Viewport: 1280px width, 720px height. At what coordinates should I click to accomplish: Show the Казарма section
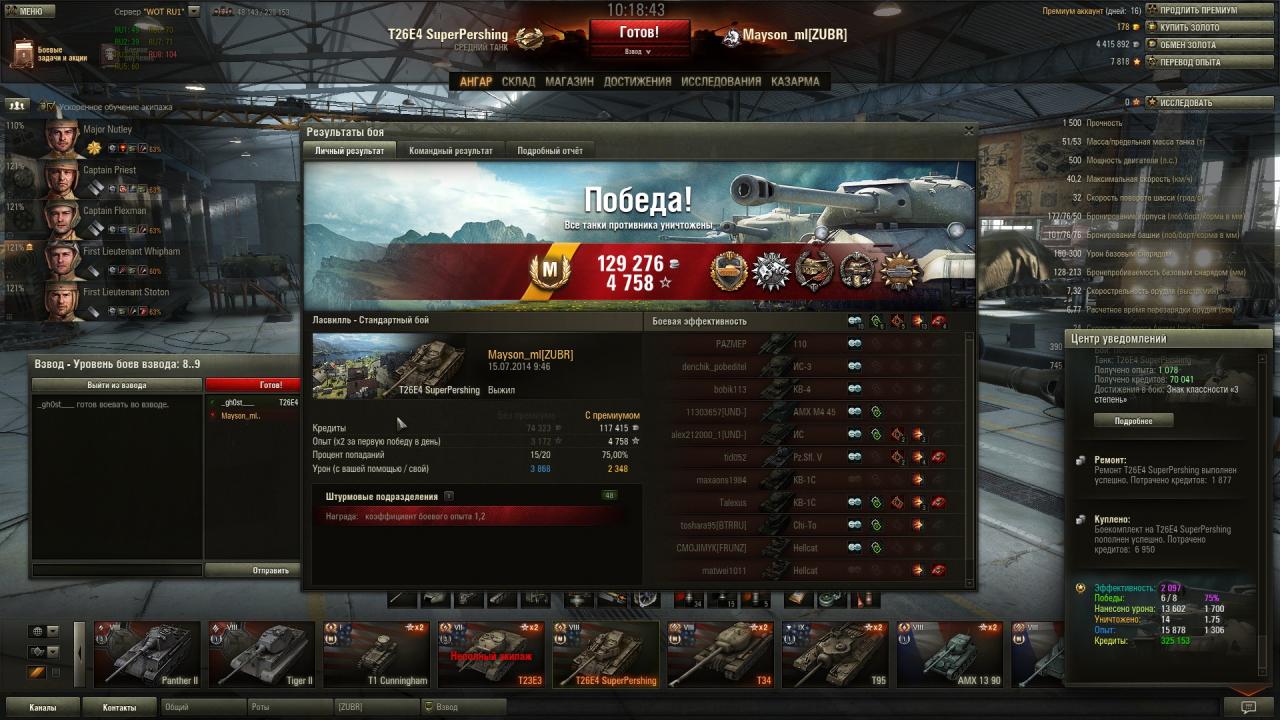point(795,81)
